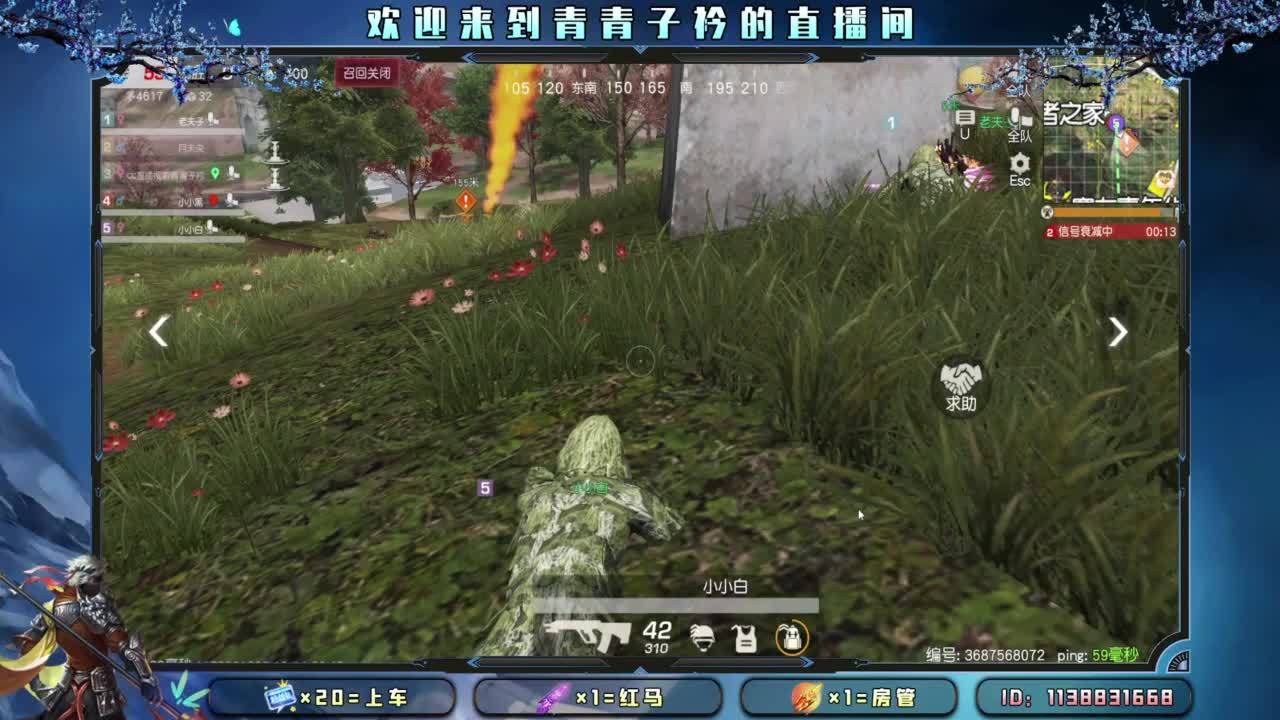Click the armor vest icon near the ammo count

click(743, 638)
